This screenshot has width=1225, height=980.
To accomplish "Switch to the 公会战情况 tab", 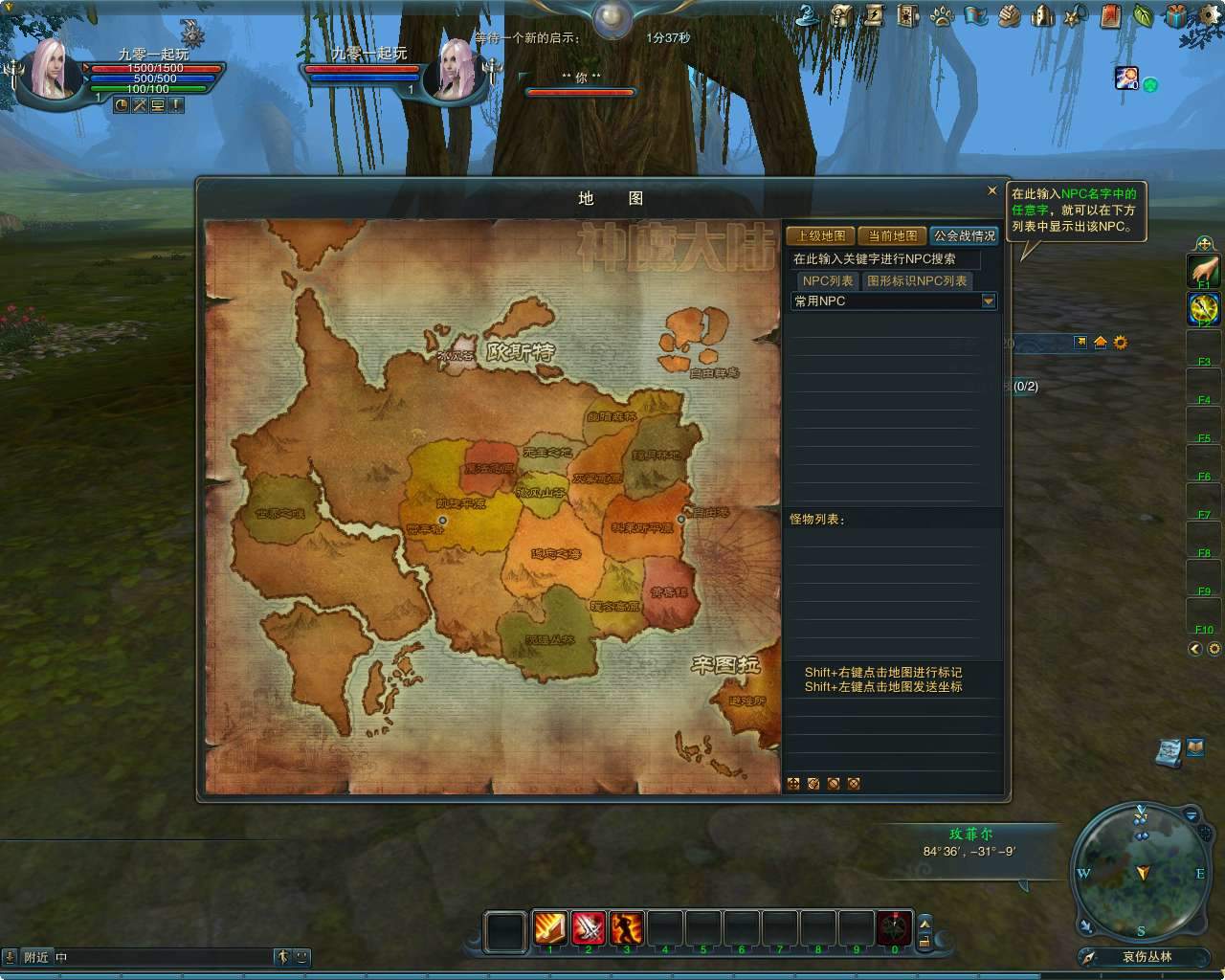I will (x=963, y=235).
